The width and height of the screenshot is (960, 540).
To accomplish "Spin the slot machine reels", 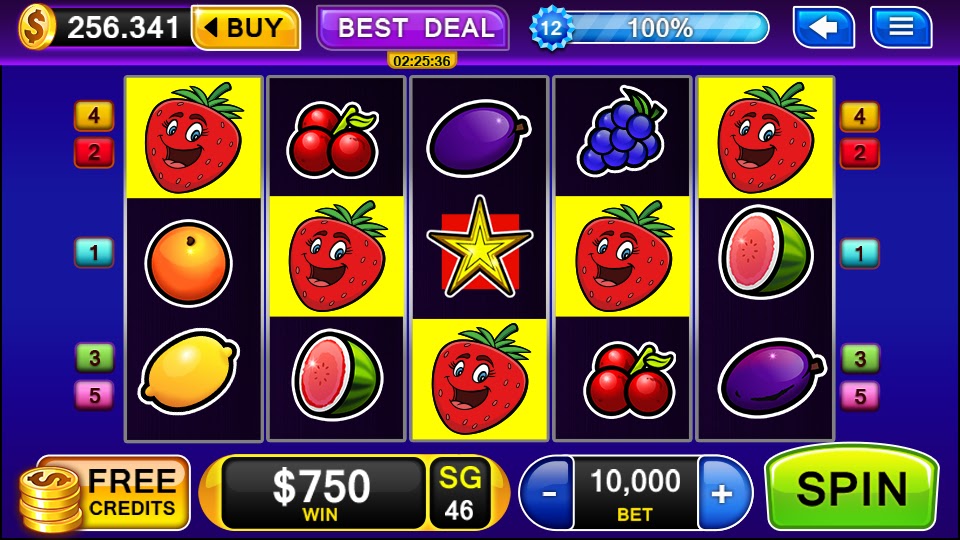I will [851, 488].
